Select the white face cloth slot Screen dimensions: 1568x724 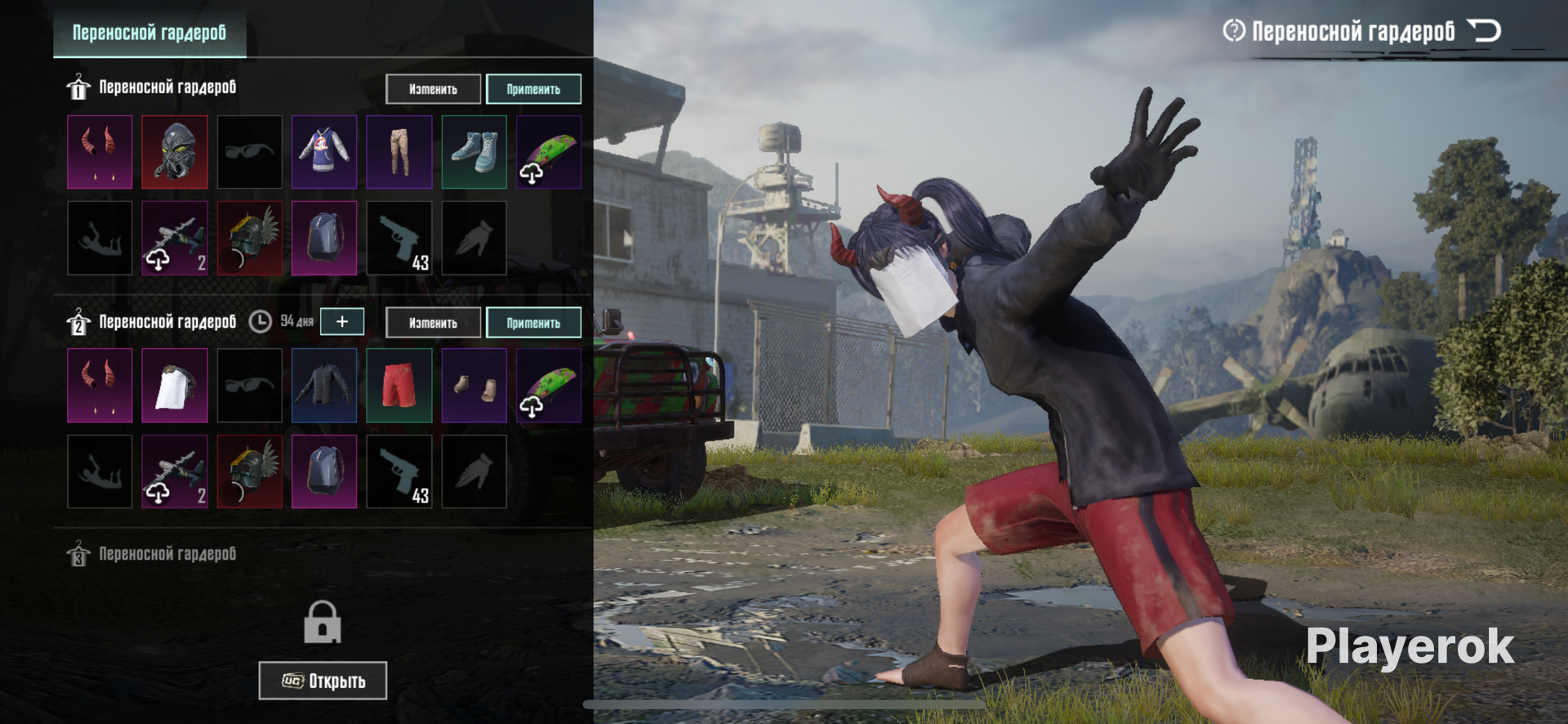point(175,386)
